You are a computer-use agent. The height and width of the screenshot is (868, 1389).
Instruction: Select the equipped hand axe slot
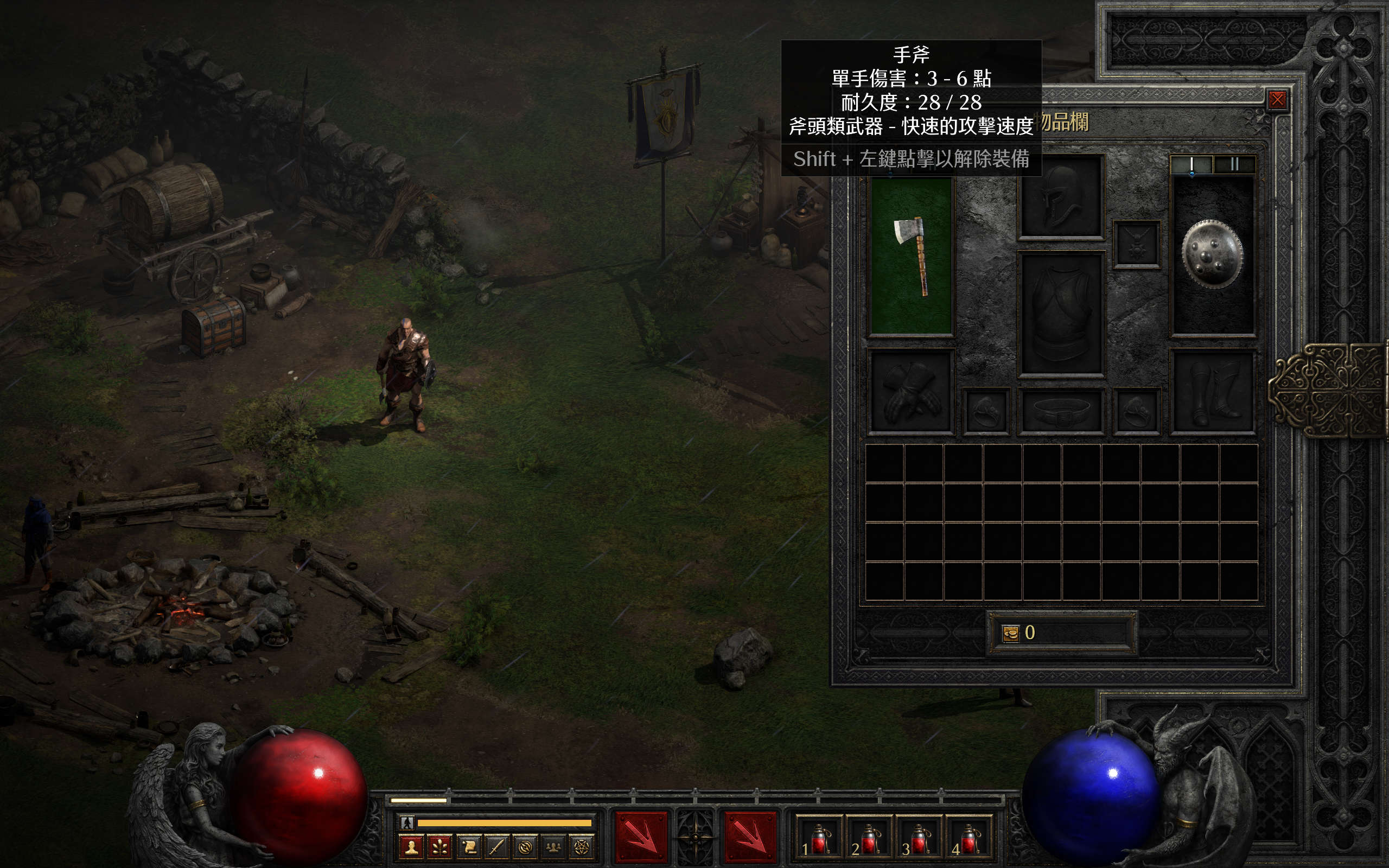pyautogui.click(x=911, y=256)
